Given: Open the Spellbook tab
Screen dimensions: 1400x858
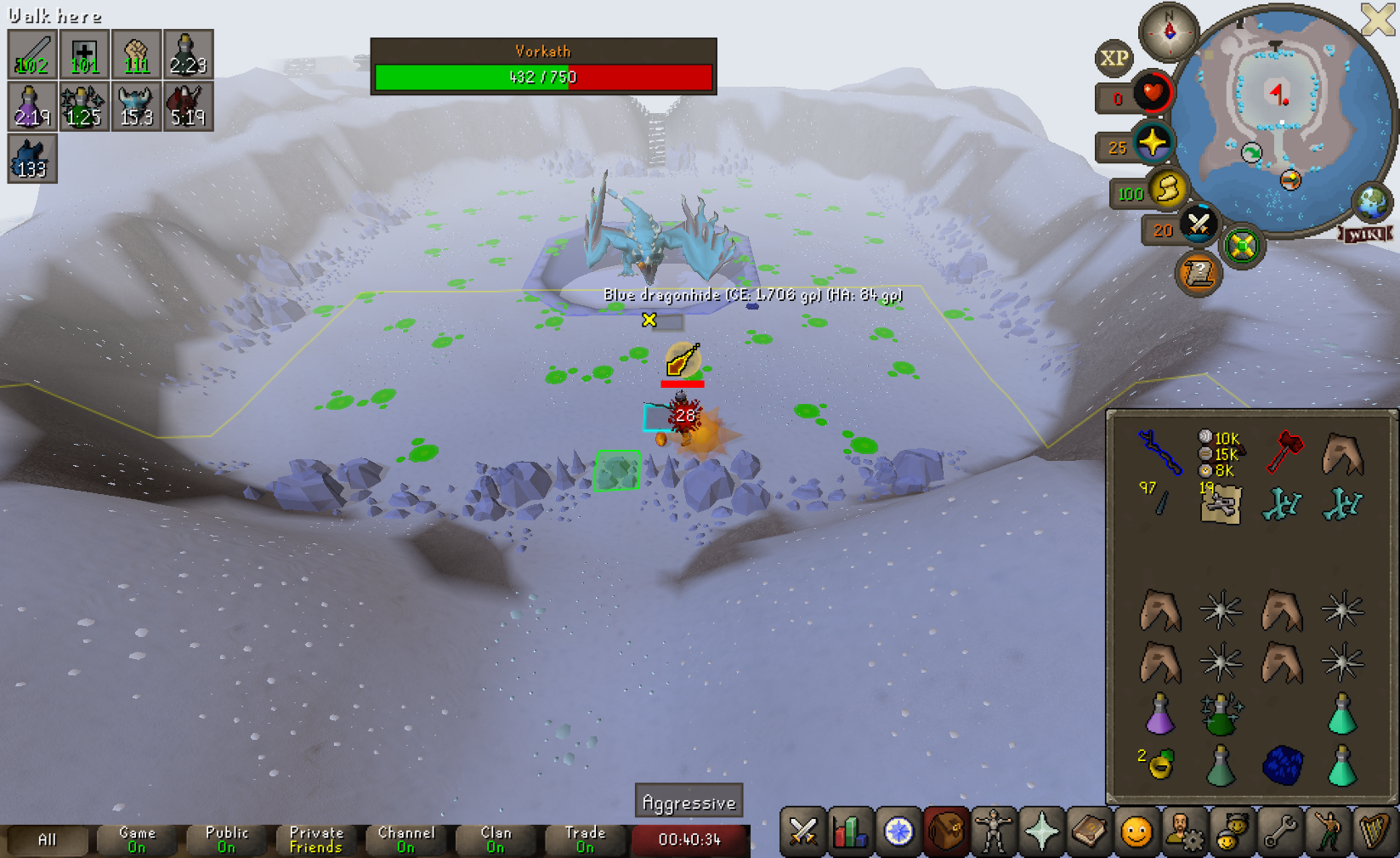Looking at the screenshot, I should (1089, 832).
